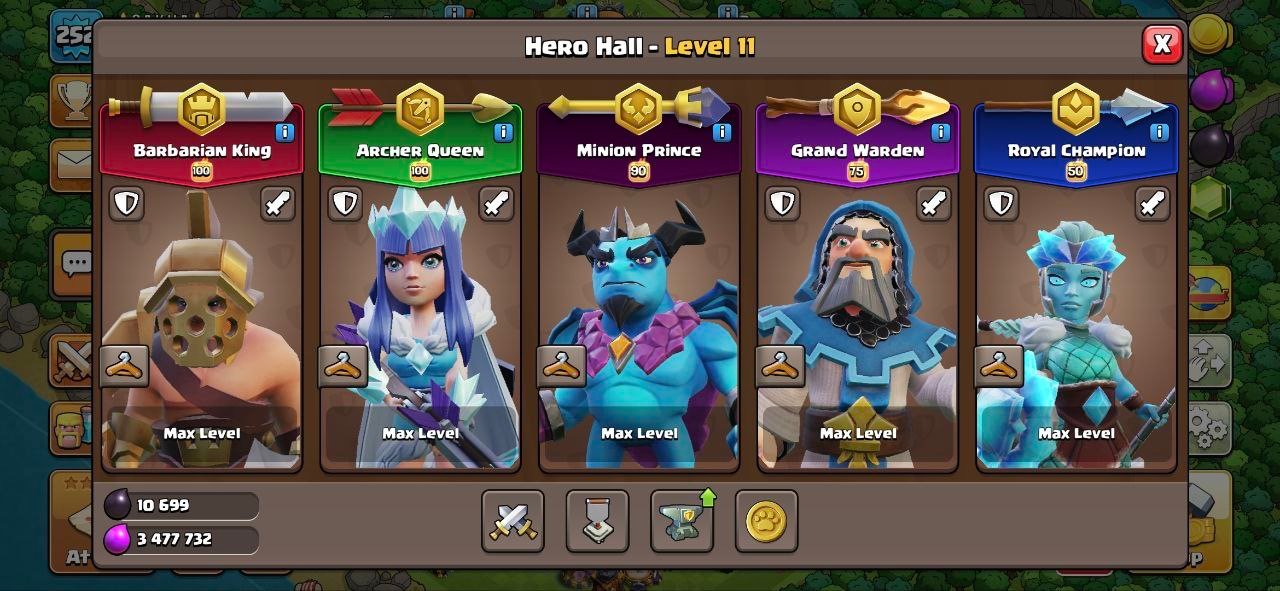1280x591 pixels.
Task: Select Archer Queen shield icon
Action: click(345, 203)
